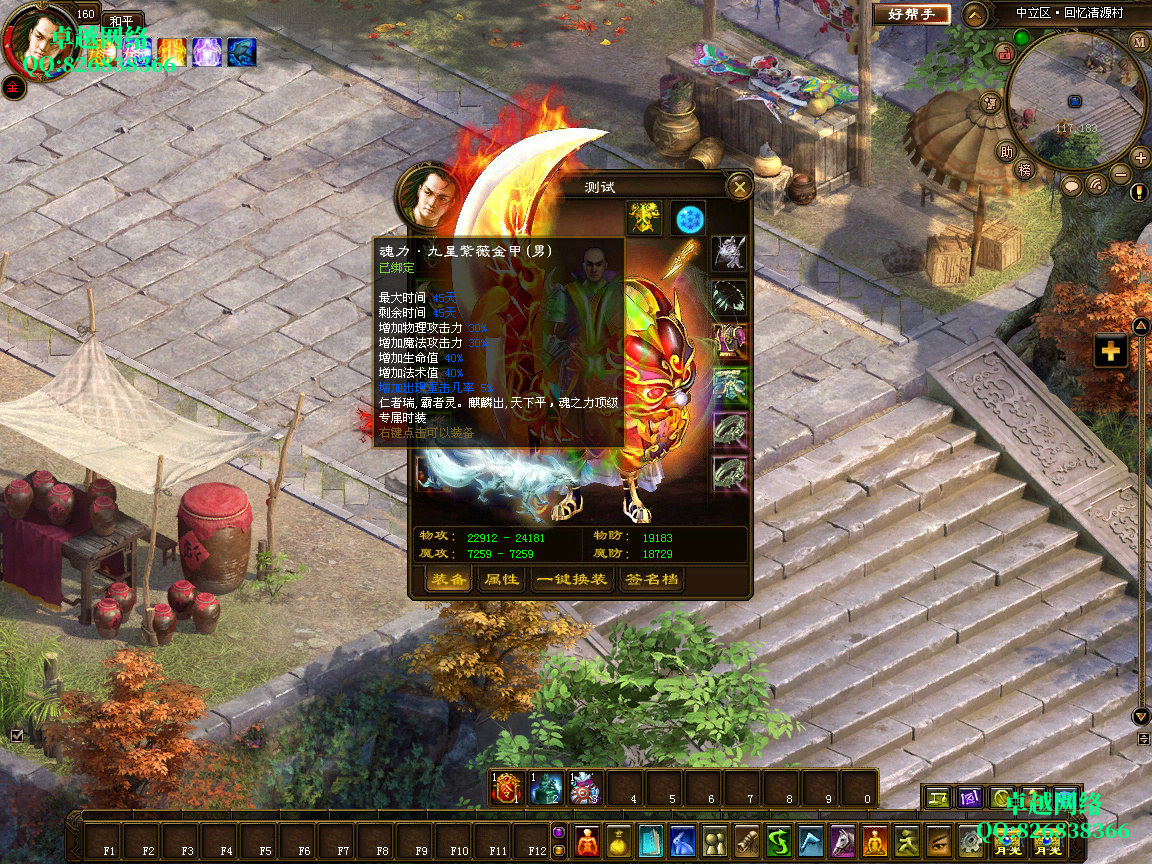Viewport: 1152px width, 864px height.
Task: Select the 装备 equipment tab
Action: click(448, 580)
